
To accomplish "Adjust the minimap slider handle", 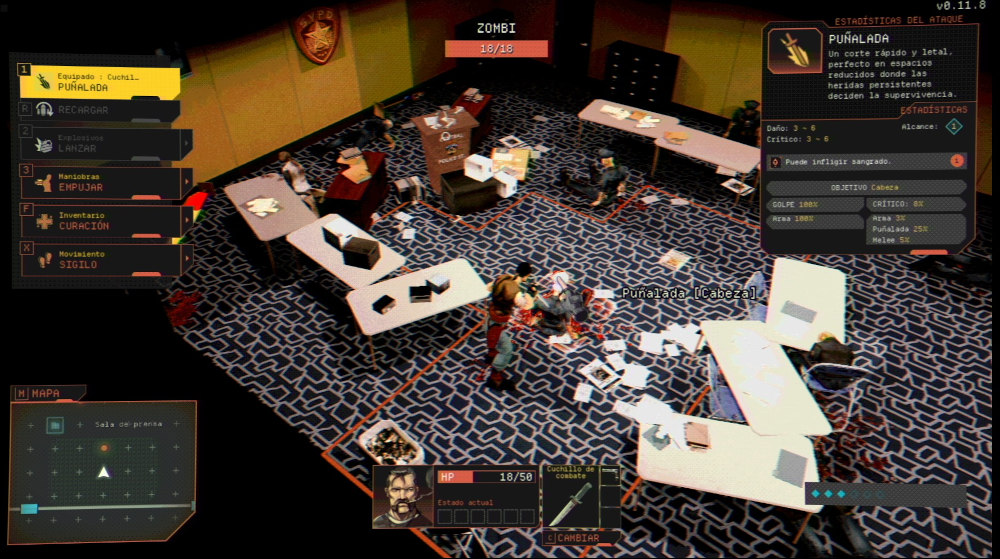I will [29, 509].
